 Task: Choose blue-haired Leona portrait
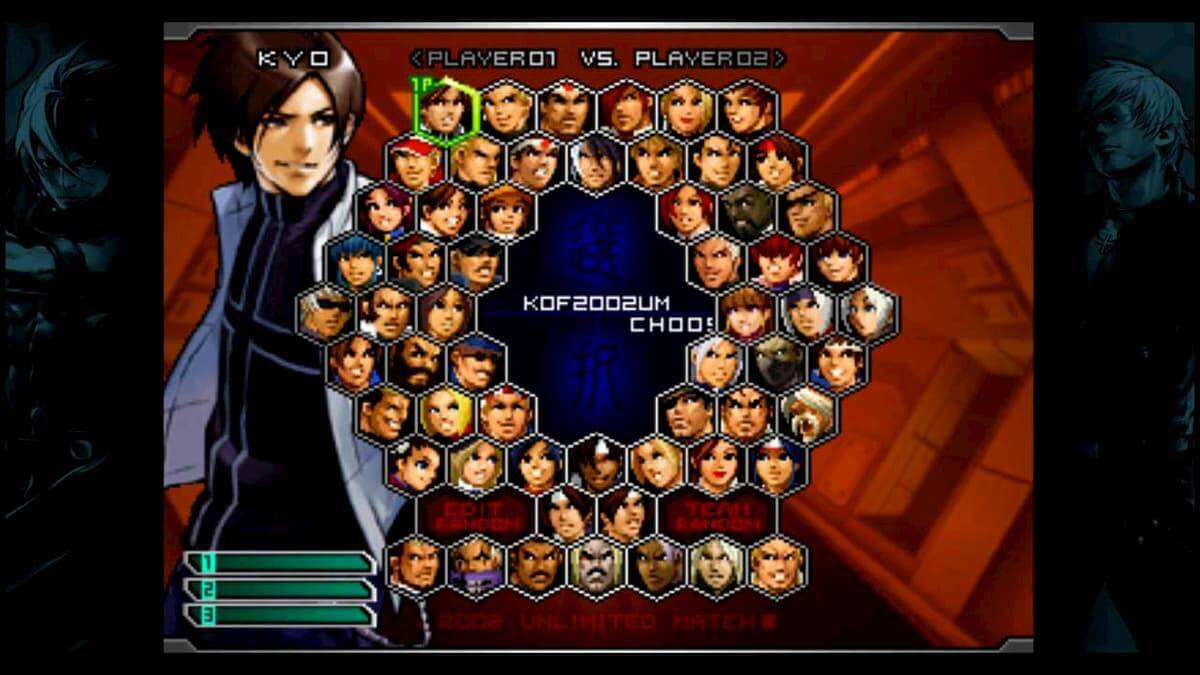pos(356,262)
